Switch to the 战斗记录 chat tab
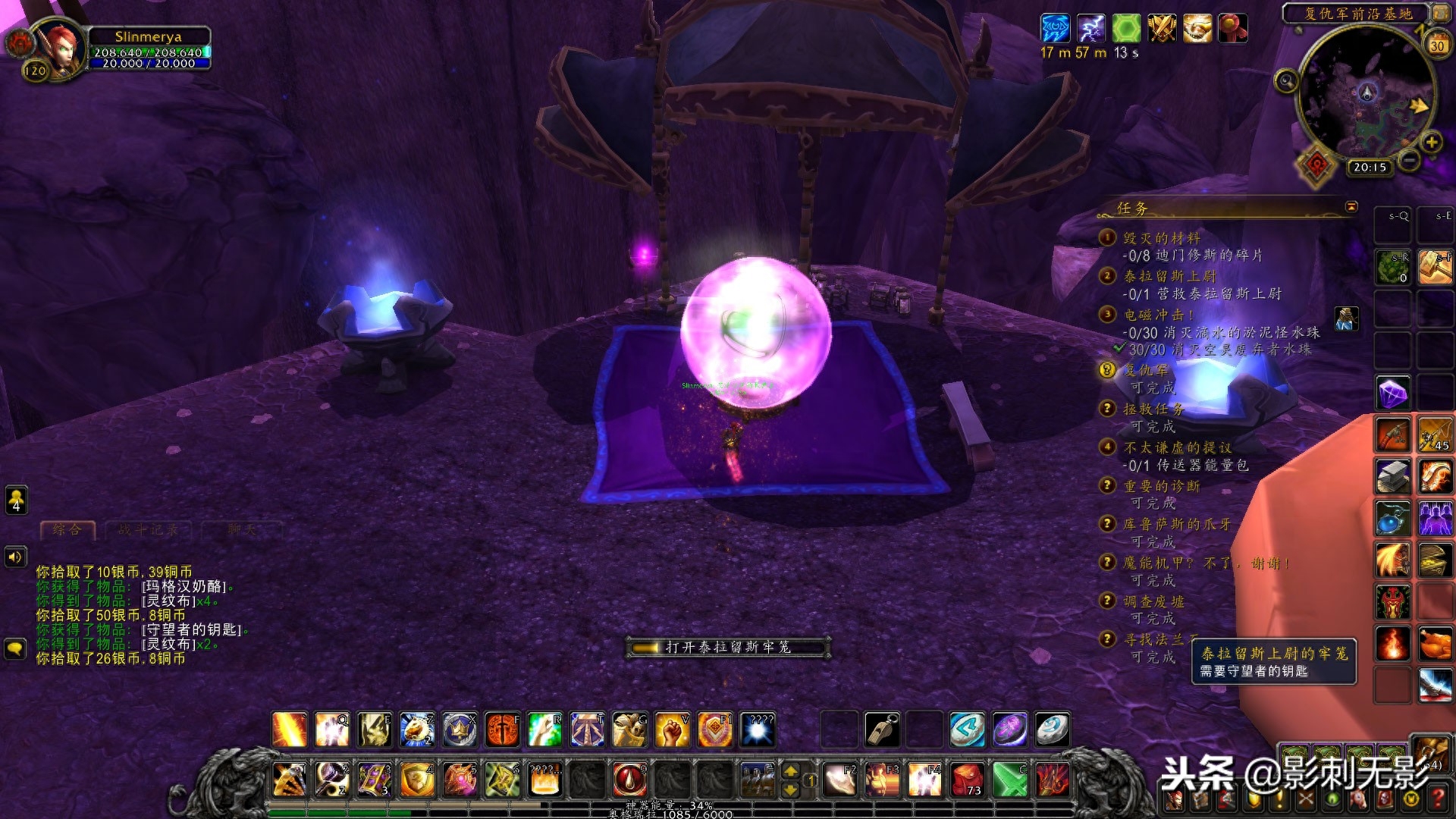This screenshot has height=819, width=1456. coord(148,529)
